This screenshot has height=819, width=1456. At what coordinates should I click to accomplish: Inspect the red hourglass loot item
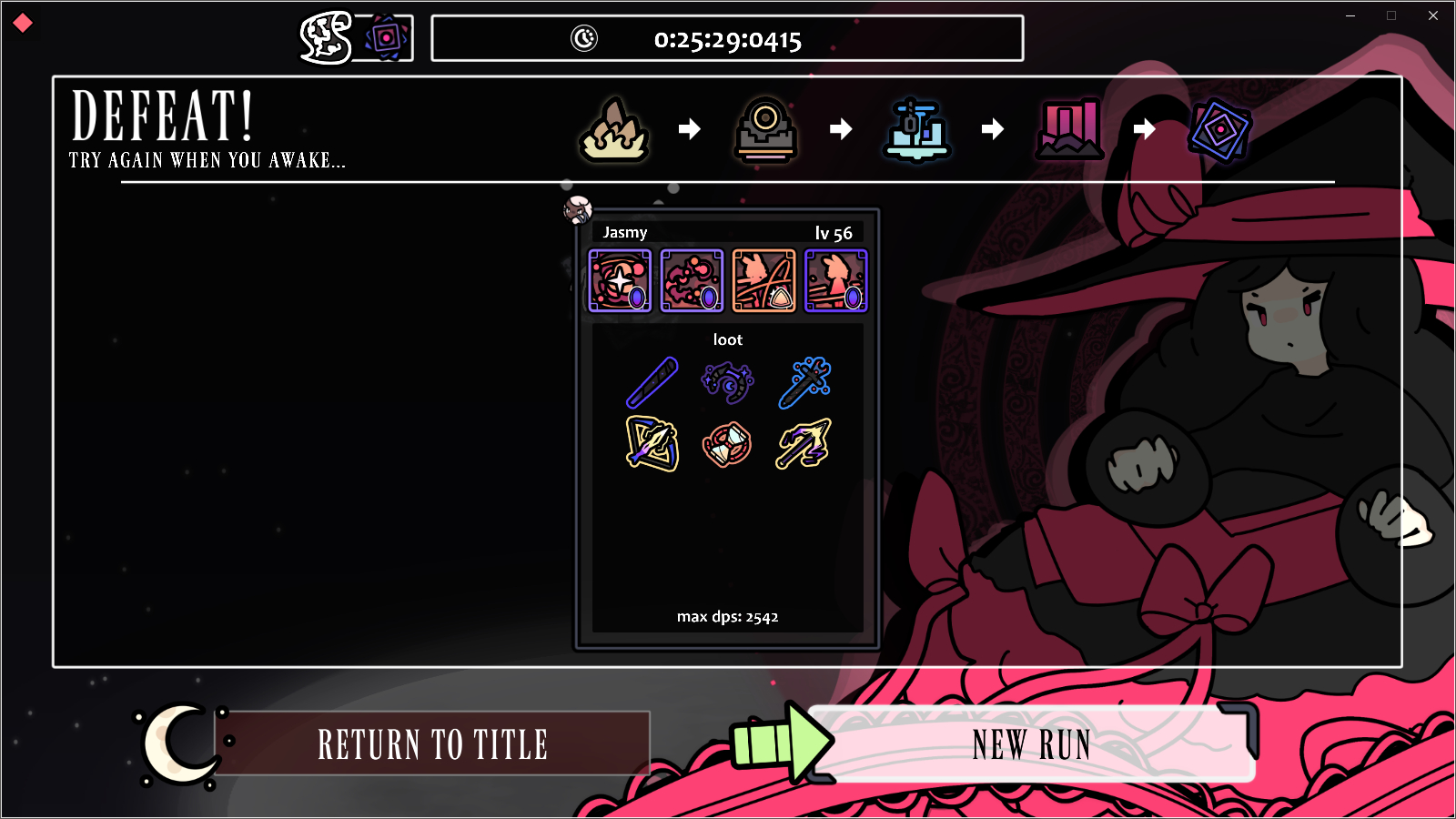727,444
